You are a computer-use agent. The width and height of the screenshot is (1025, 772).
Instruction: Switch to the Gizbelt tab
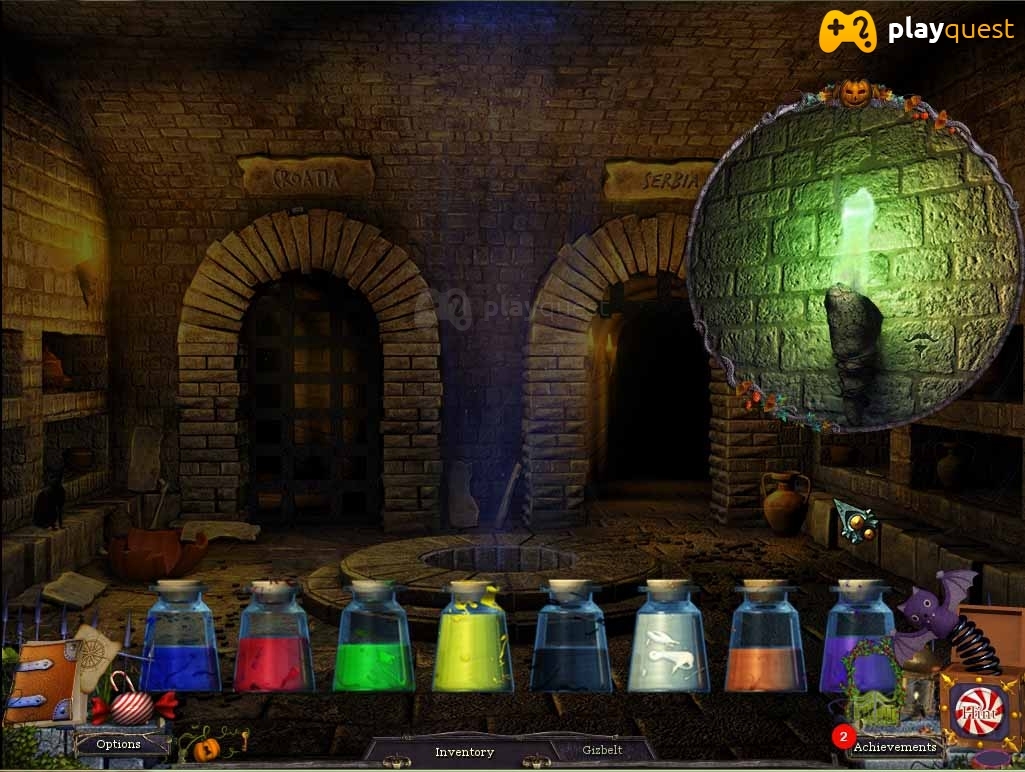(x=602, y=749)
